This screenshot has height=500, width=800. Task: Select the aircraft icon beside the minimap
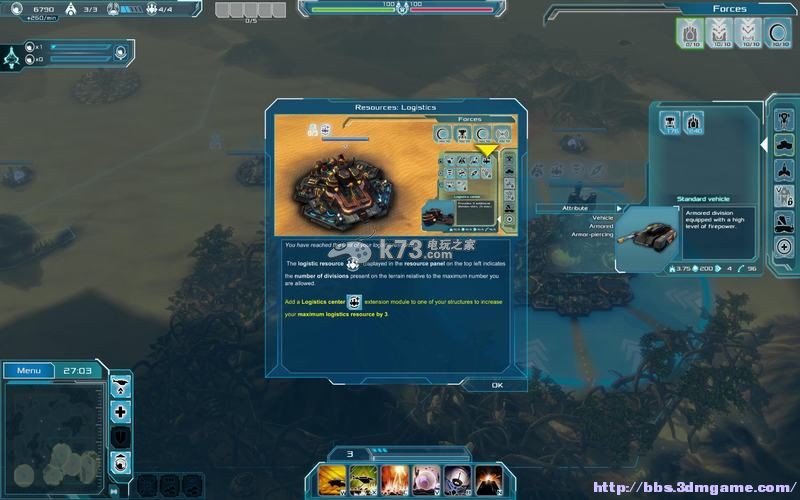coord(121,385)
